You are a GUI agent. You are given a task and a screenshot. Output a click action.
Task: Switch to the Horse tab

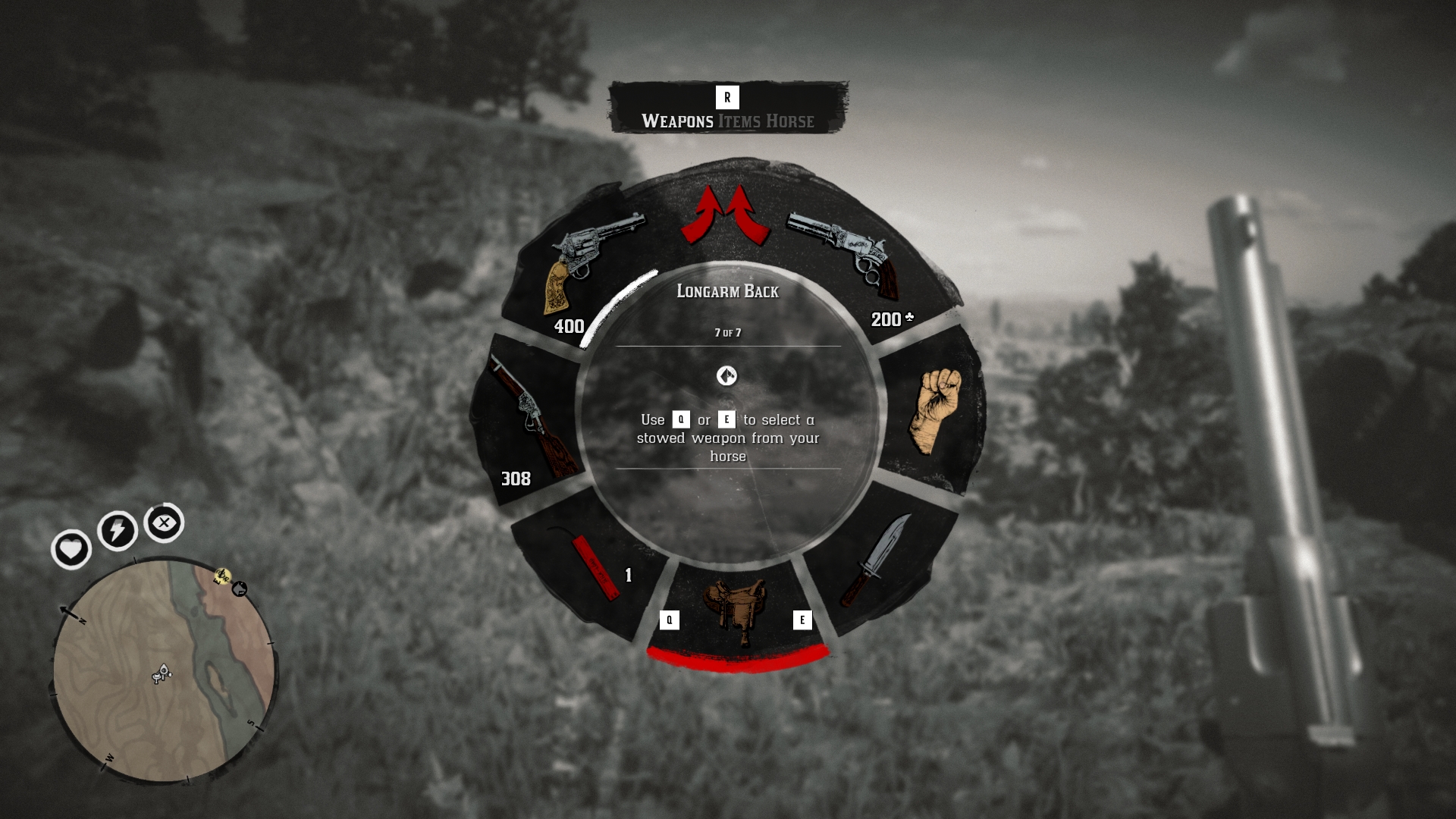(x=790, y=121)
